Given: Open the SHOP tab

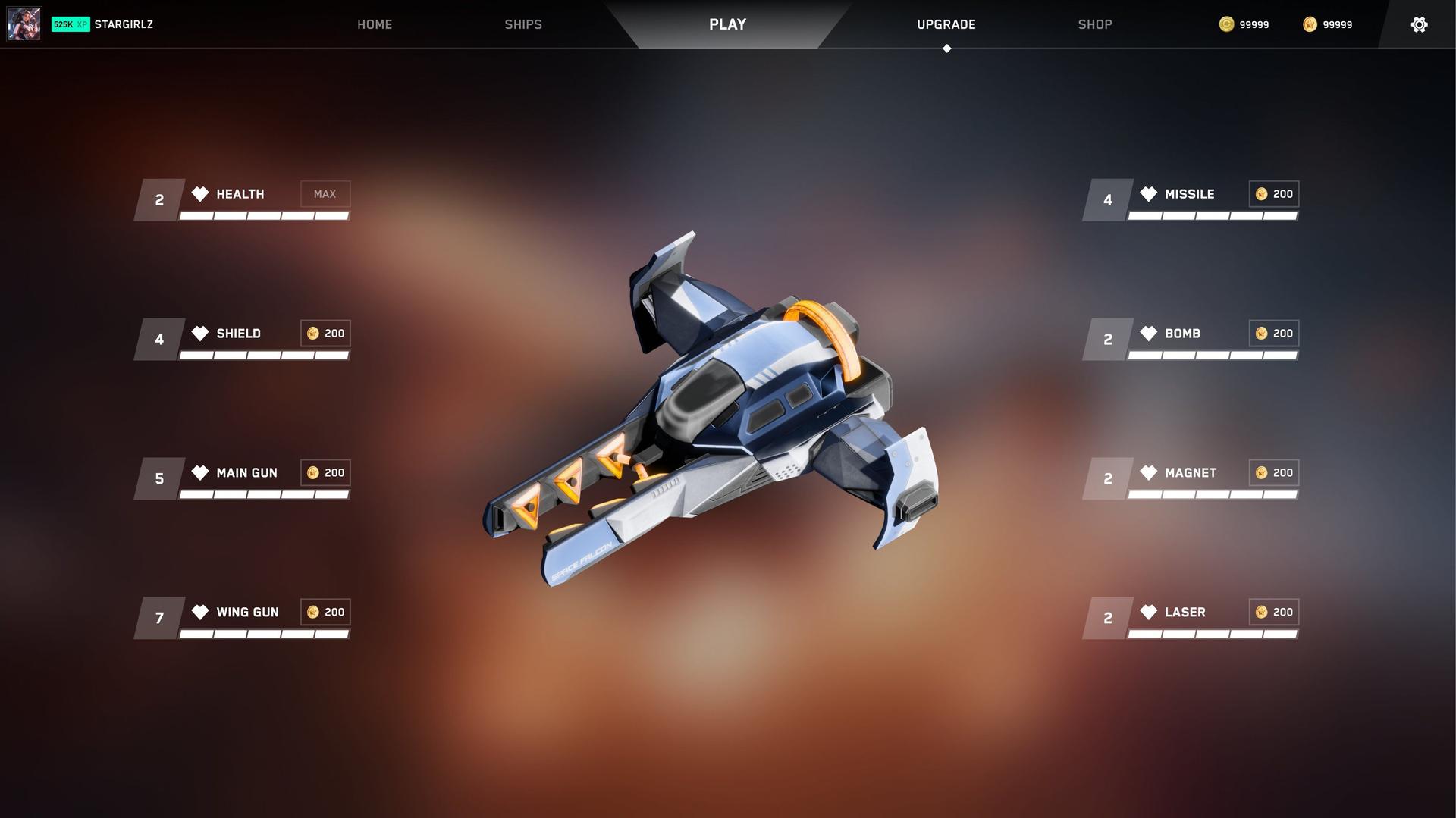Looking at the screenshot, I should coord(1094,24).
